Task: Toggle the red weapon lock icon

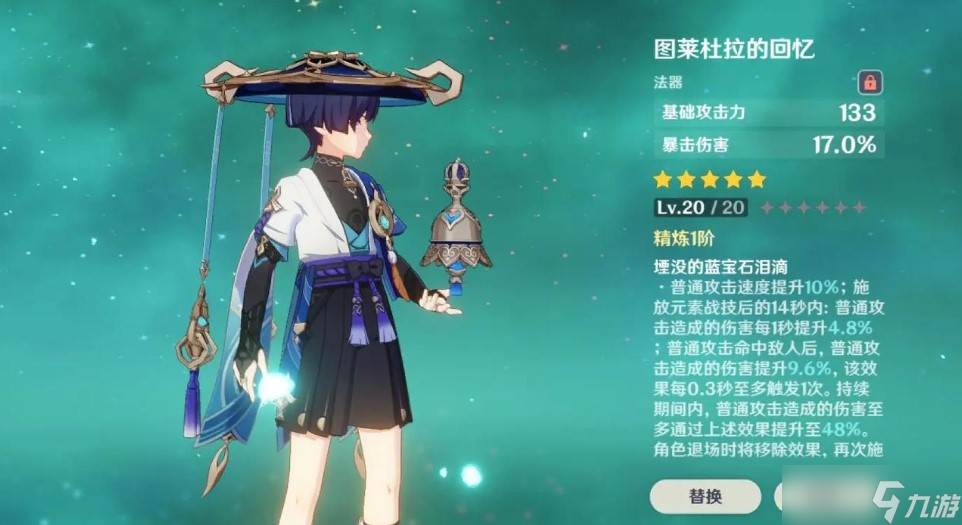Action: pyautogui.click(x=868, y=81)
